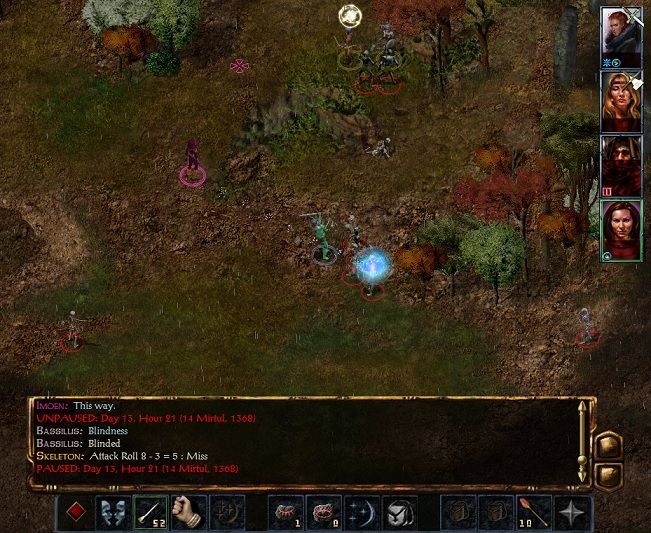Activate the crescent moon ability icon
Screen dimensions: 651x533
pos(361,513)
